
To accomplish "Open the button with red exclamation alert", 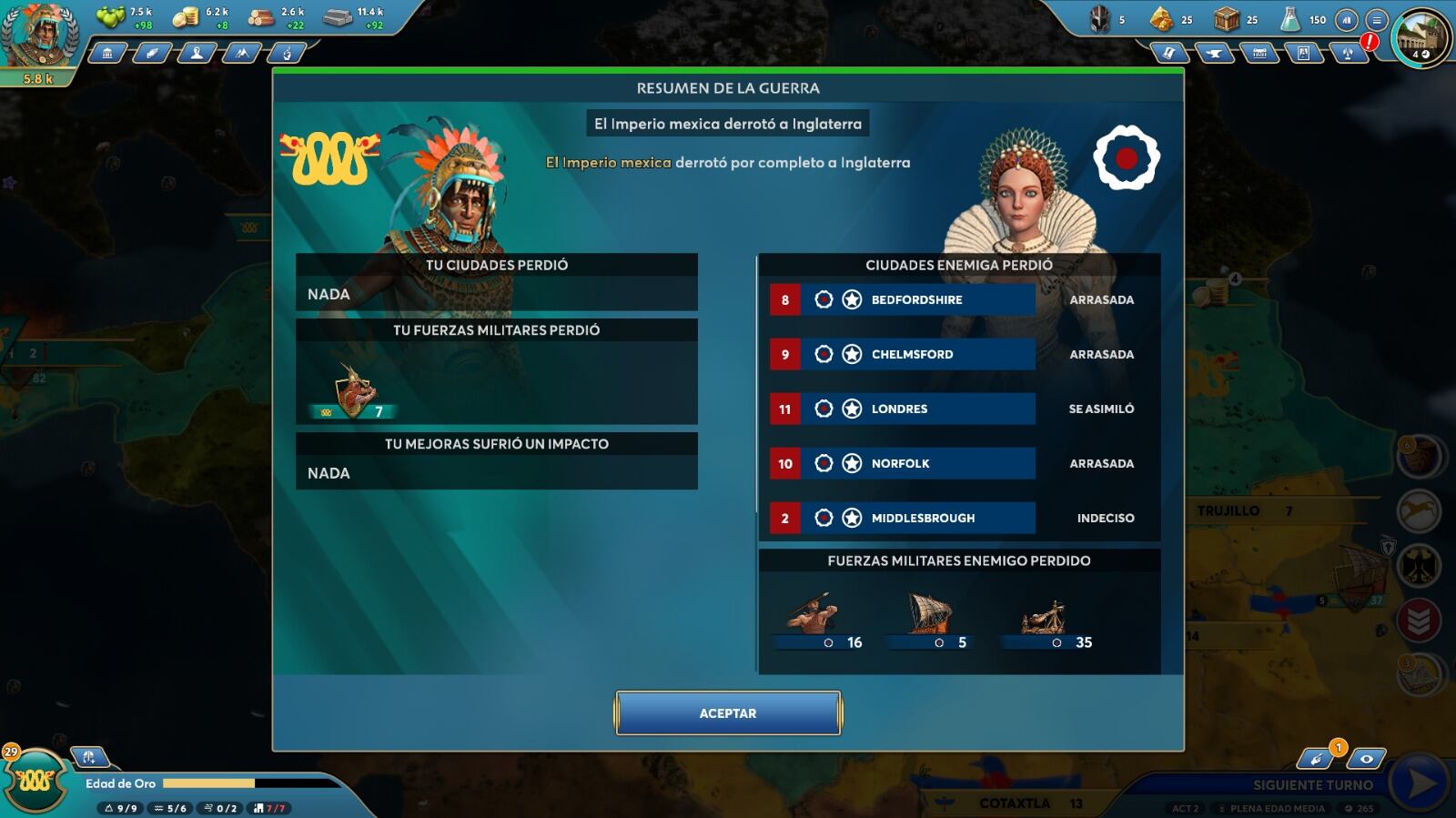I will (1349, 53).
